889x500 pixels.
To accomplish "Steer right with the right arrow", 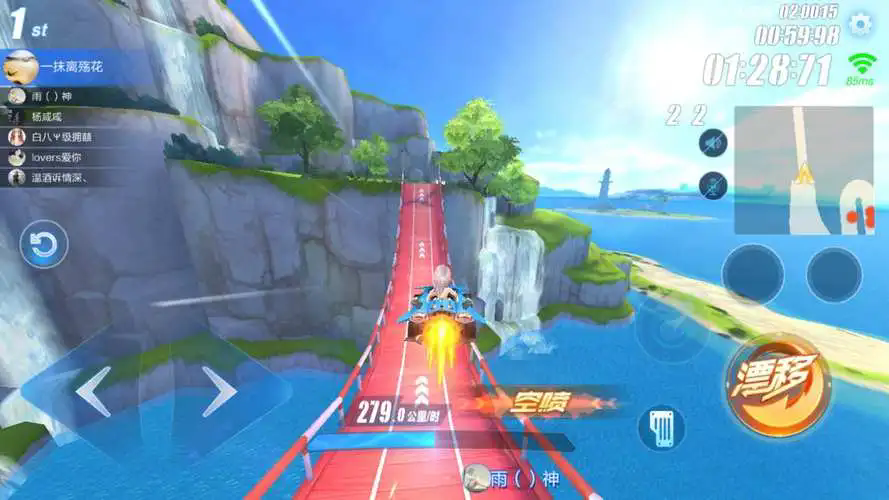I will tap(219, 391).
